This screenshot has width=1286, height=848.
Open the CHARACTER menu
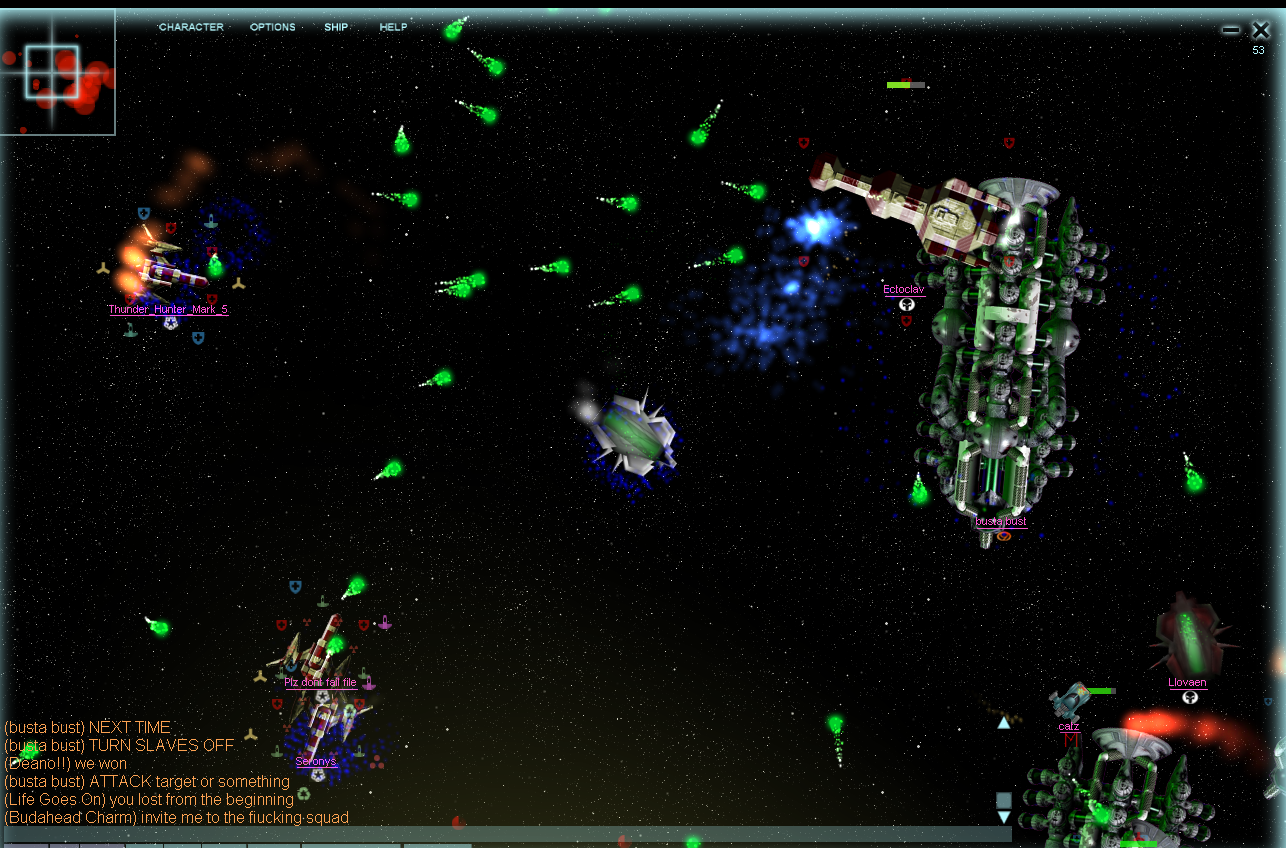[191, 27]
